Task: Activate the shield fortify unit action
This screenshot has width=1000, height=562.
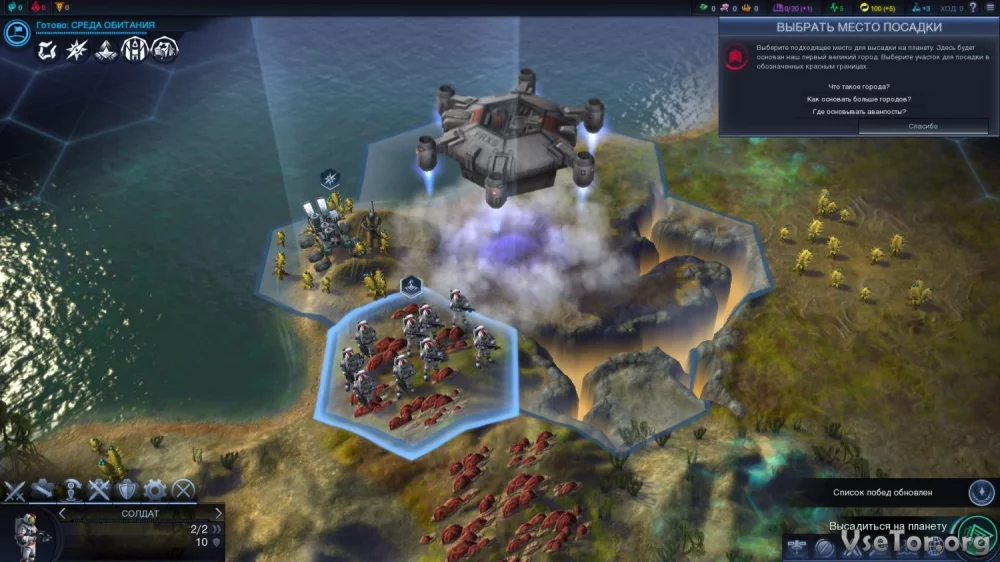Action: click(x=126, y=490)
